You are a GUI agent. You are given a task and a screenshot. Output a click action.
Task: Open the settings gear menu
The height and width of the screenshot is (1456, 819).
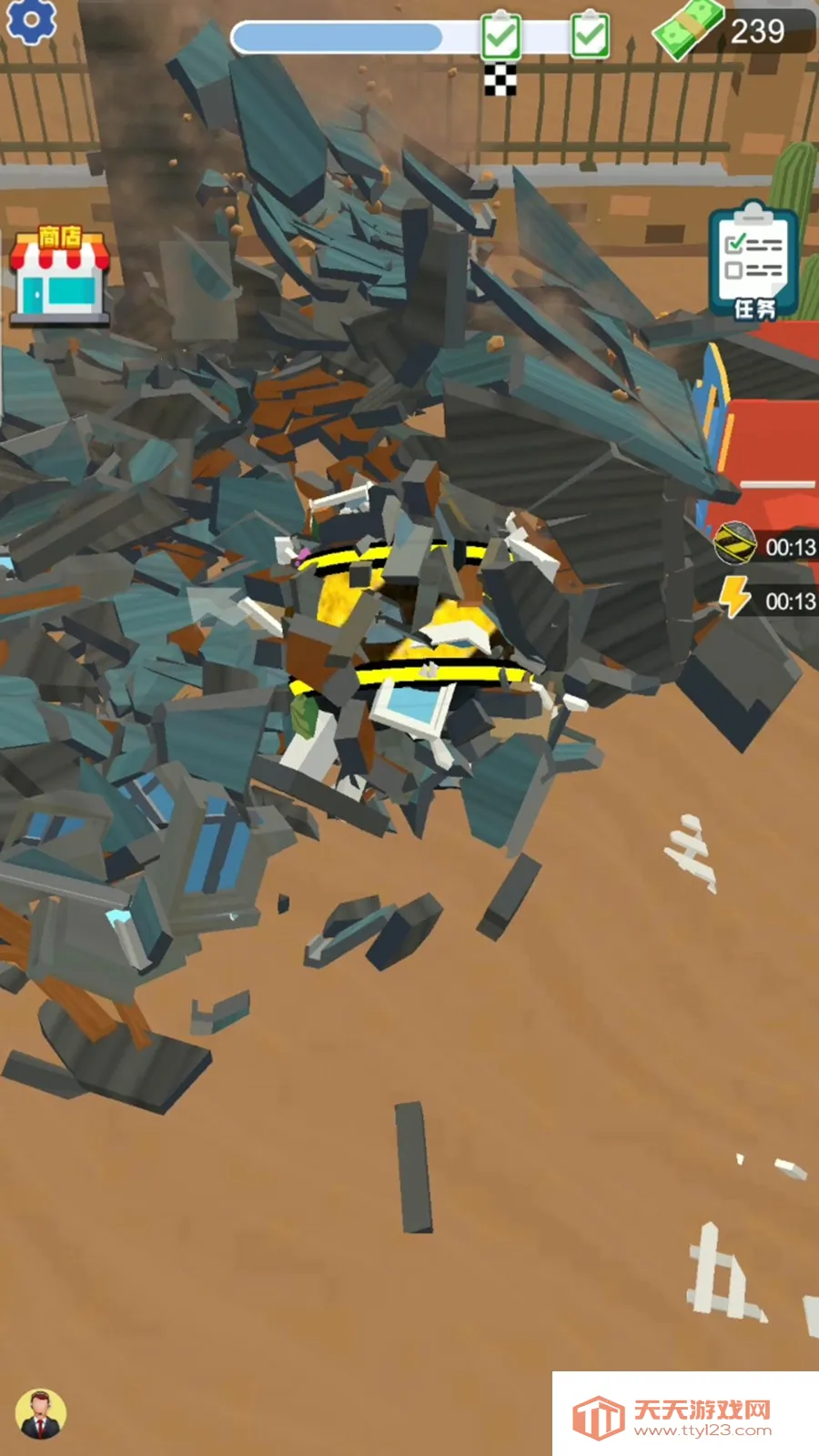pyautogui.click(x=30, y=20)
